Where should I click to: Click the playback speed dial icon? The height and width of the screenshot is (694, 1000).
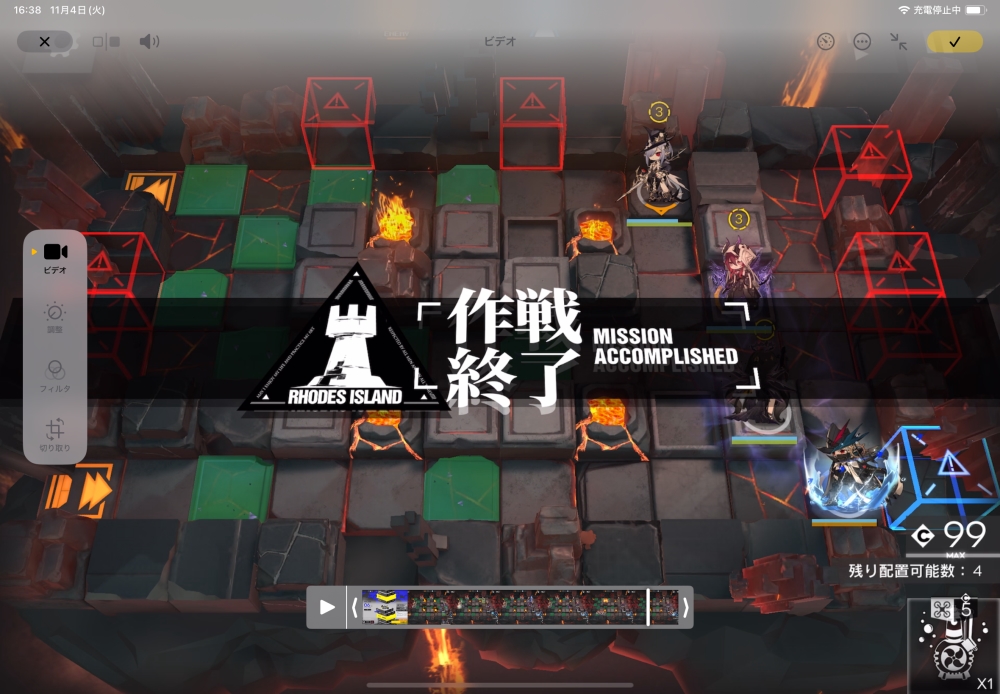click(825, 42)
